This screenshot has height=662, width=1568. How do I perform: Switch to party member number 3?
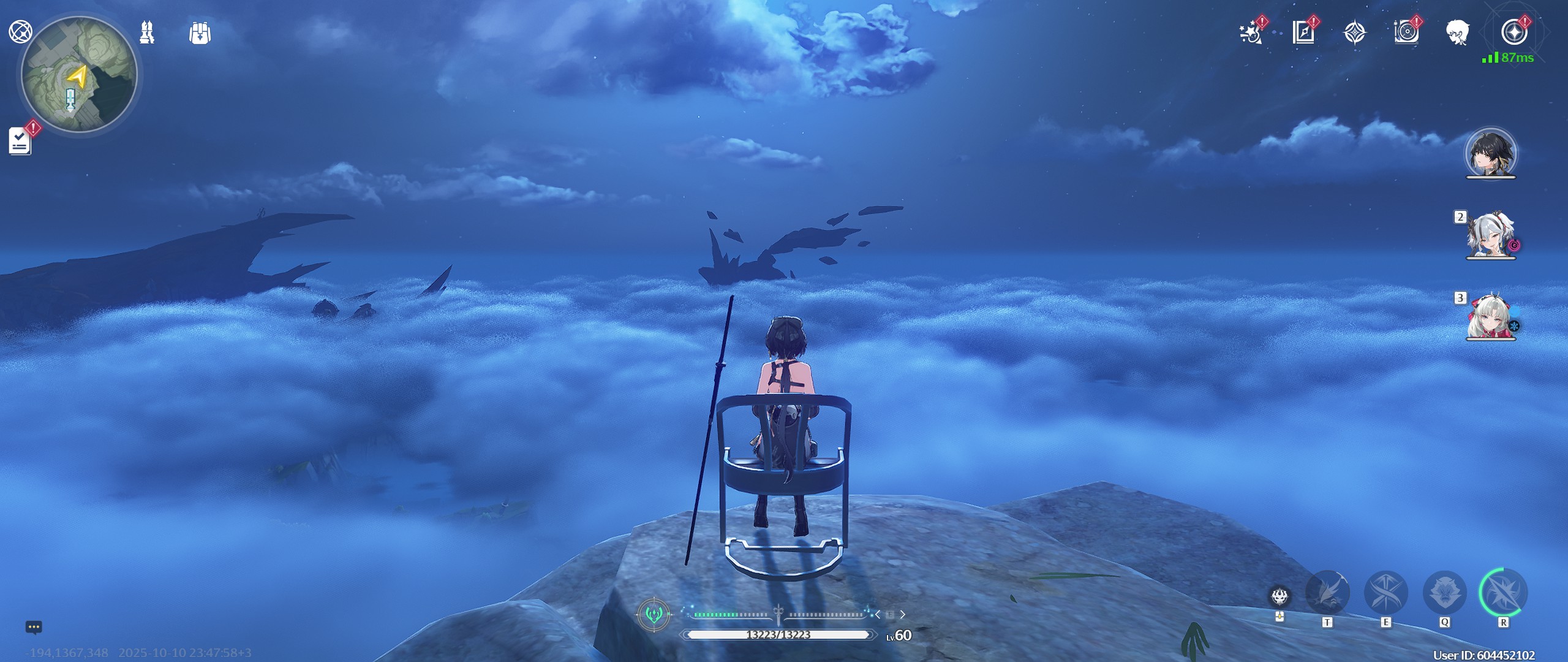pos(1491,316)
